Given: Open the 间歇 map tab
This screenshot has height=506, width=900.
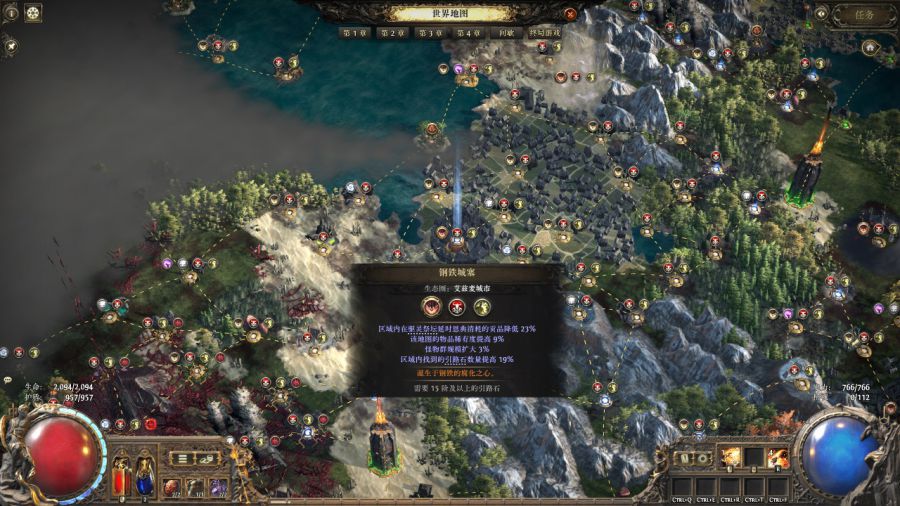Looking at the screenshot, I should [506, 33].
